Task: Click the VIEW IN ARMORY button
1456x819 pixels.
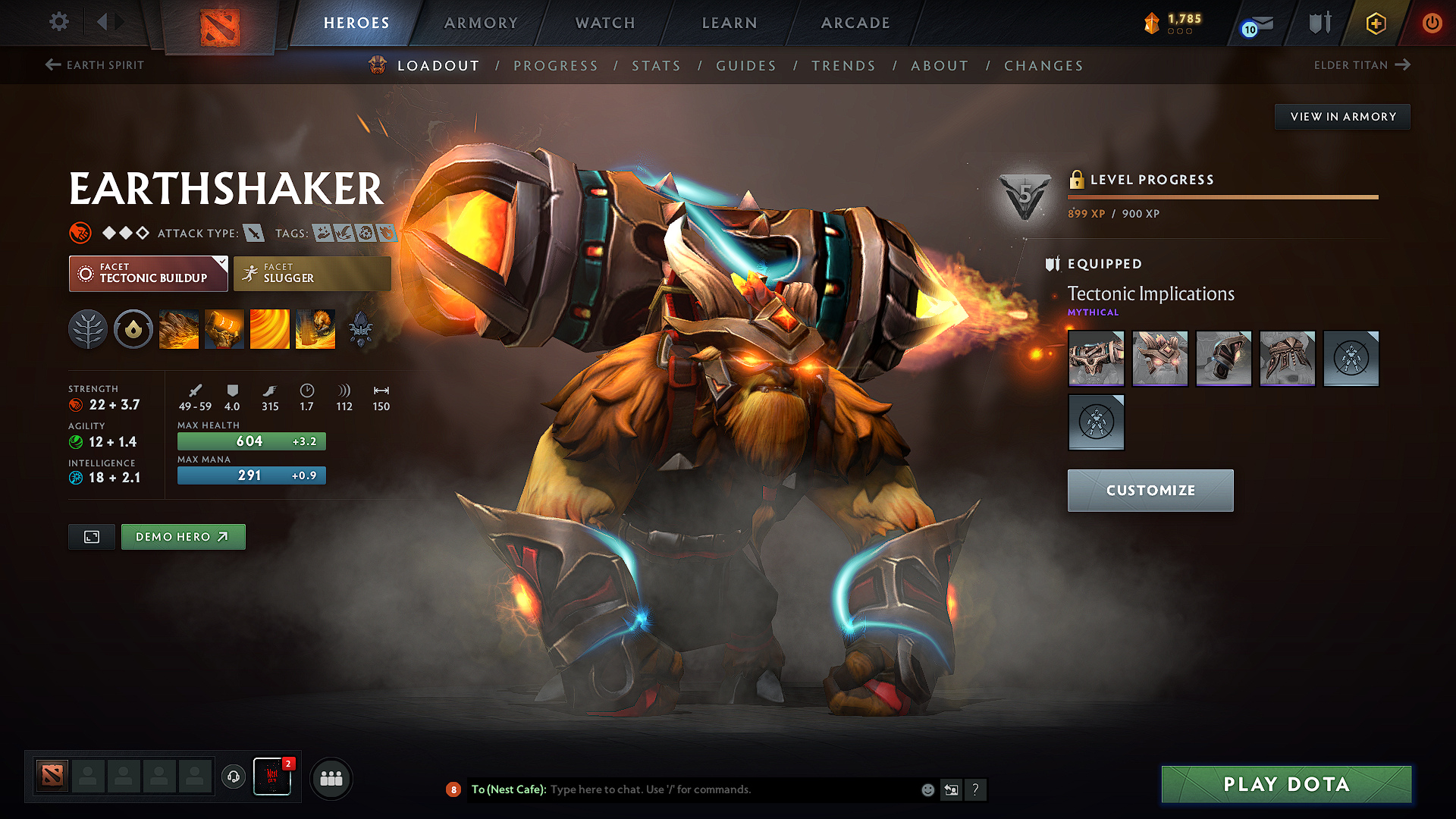Action: click(x=1341, y=116)
